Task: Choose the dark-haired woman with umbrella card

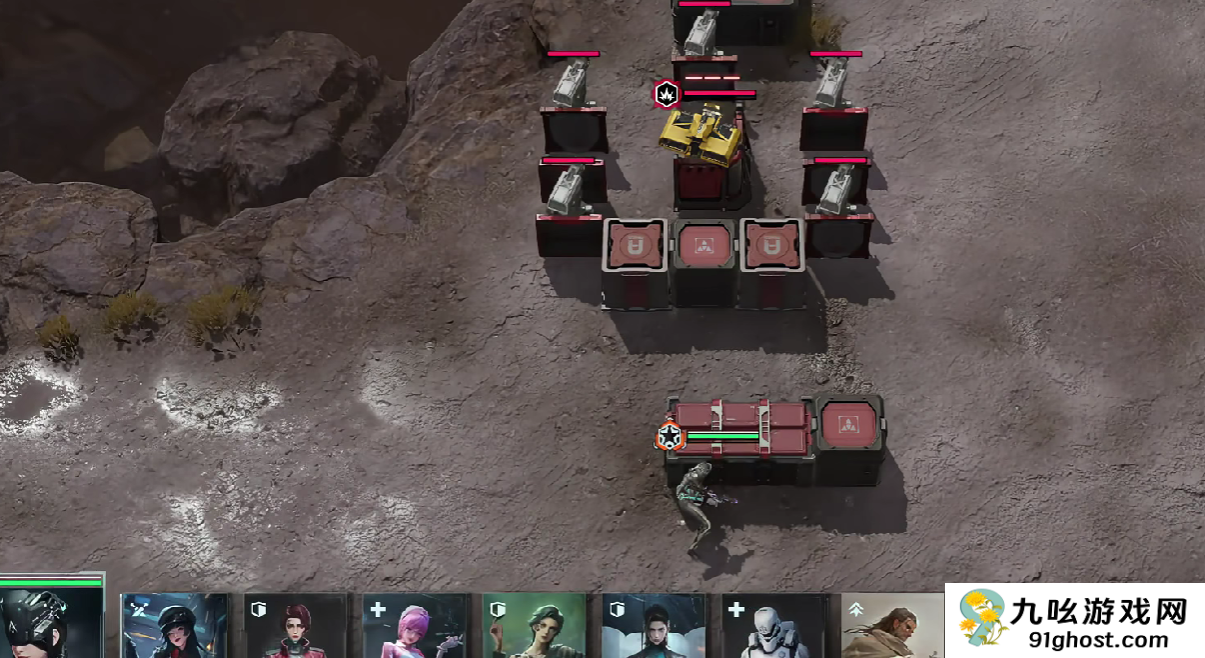Action: click(653, 627)
